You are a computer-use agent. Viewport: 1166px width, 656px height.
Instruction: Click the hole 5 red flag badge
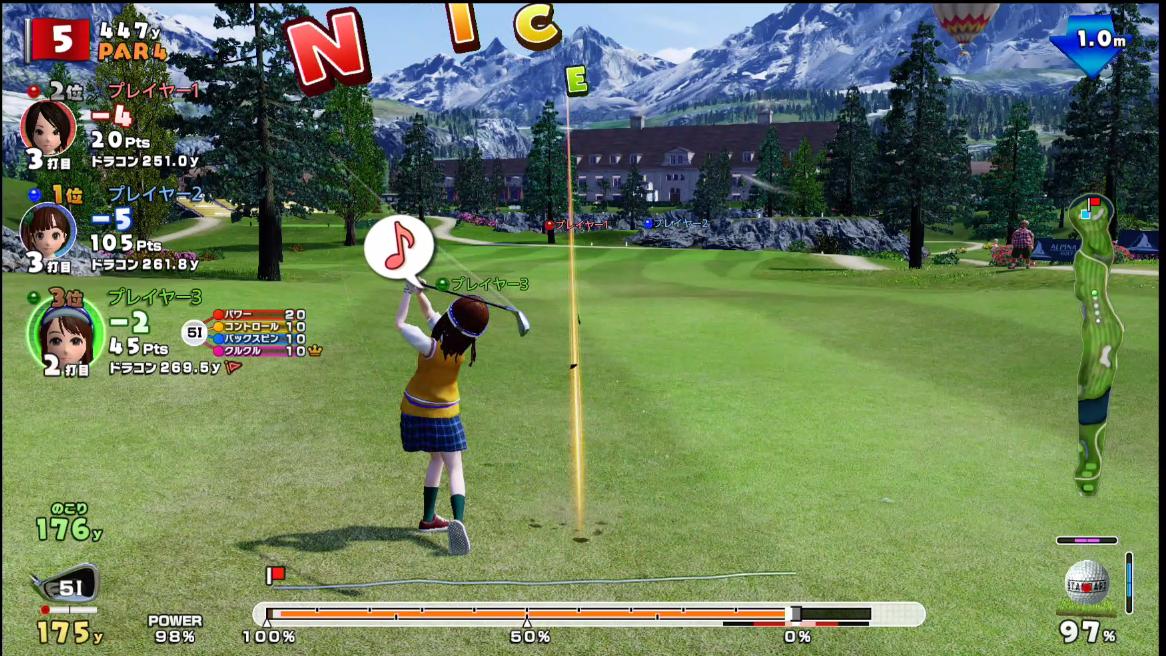(61, 39)
